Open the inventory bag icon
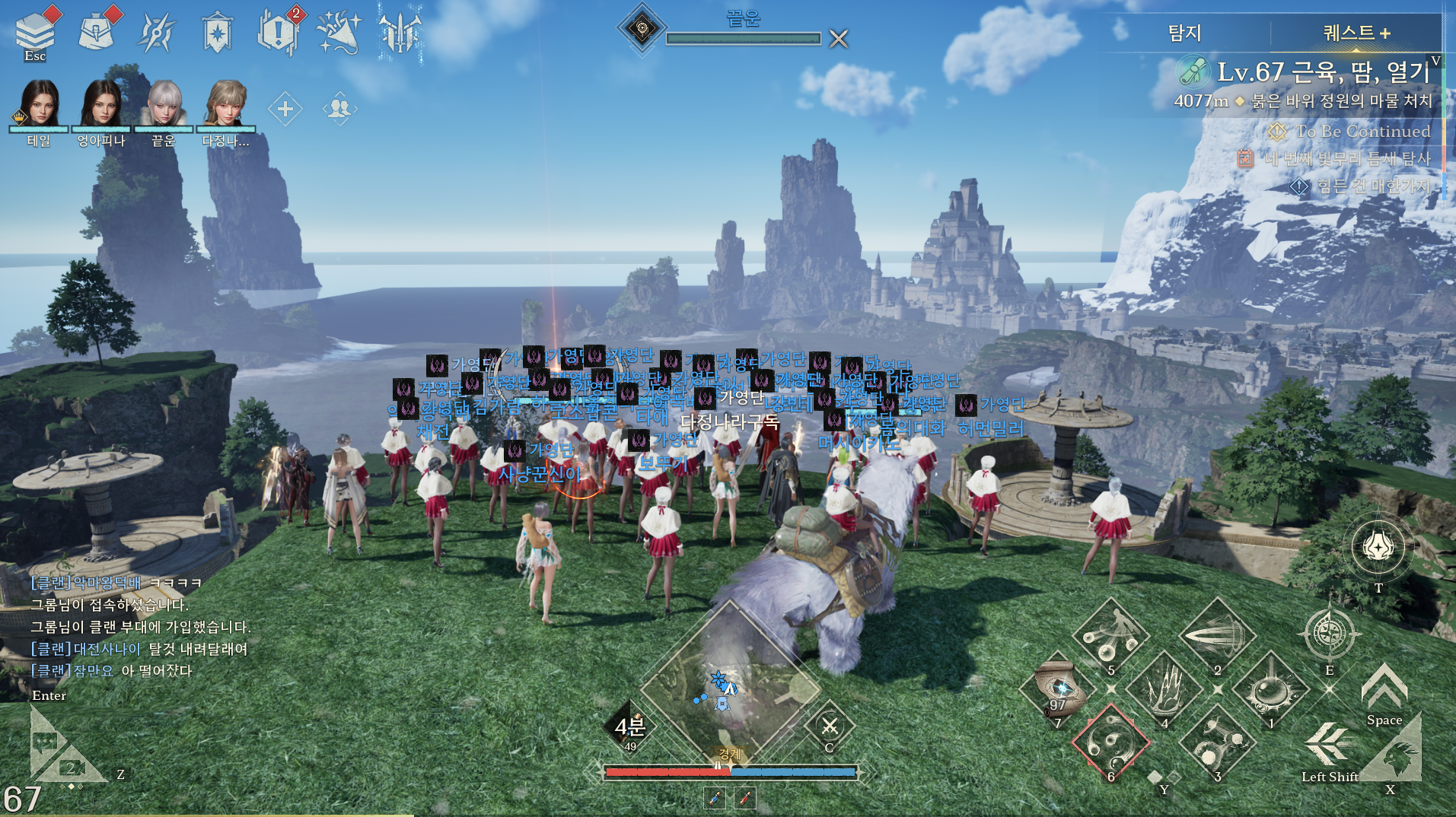 pyautogui.click(x=97, y=32)
